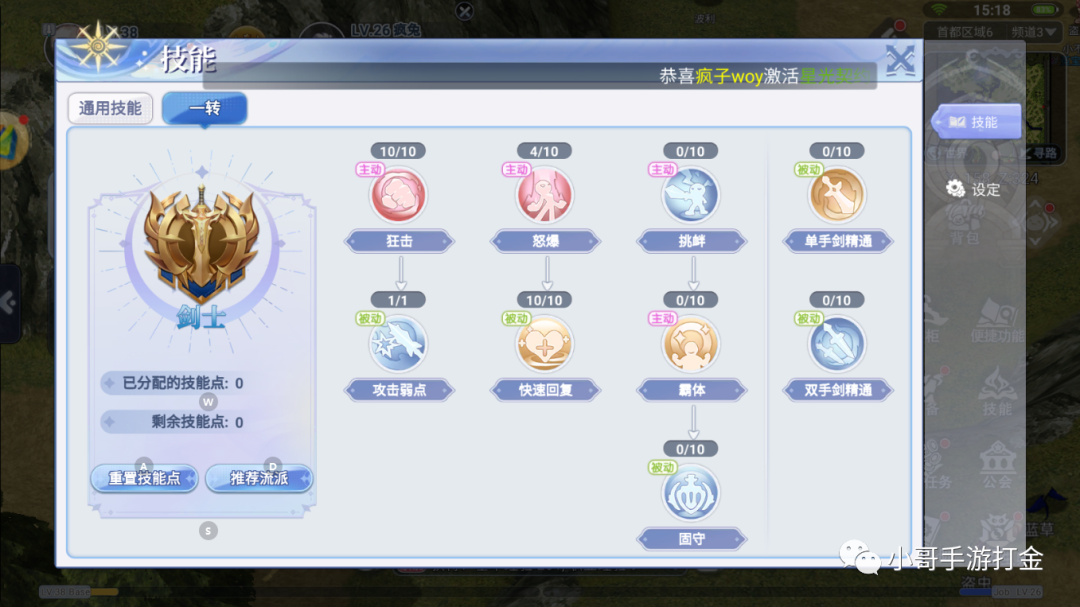The width and height of the screenshot is (1080, 607).
Task: Click the 重置技能点 button
Action: [x=145, y=478]
